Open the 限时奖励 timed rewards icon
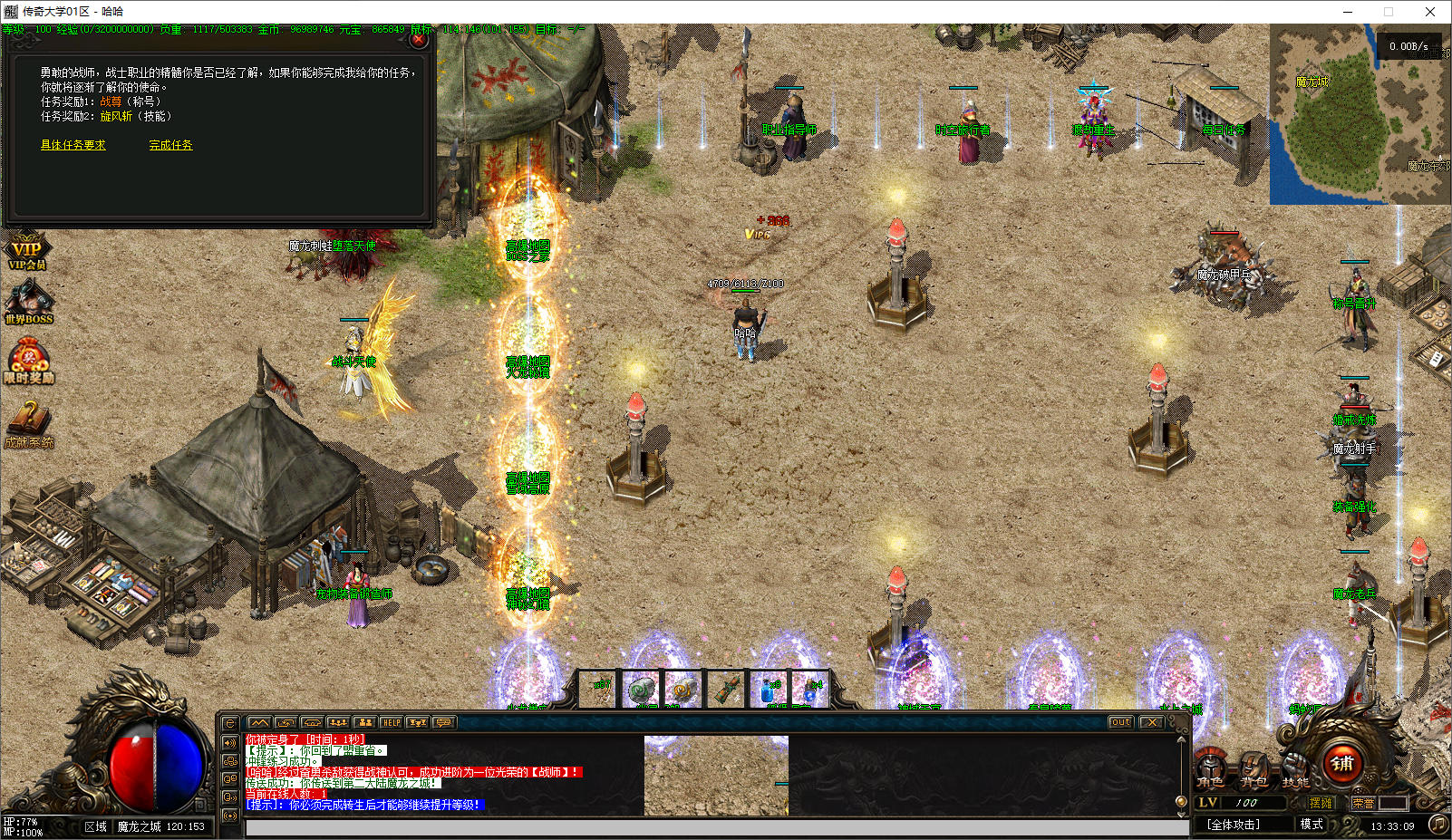 [29, 362]
